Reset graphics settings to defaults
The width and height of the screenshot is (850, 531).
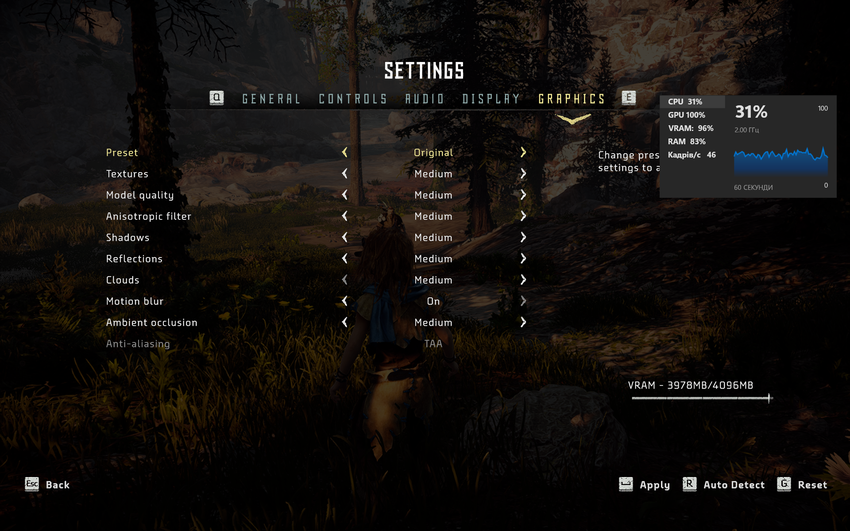click(802, 485)
